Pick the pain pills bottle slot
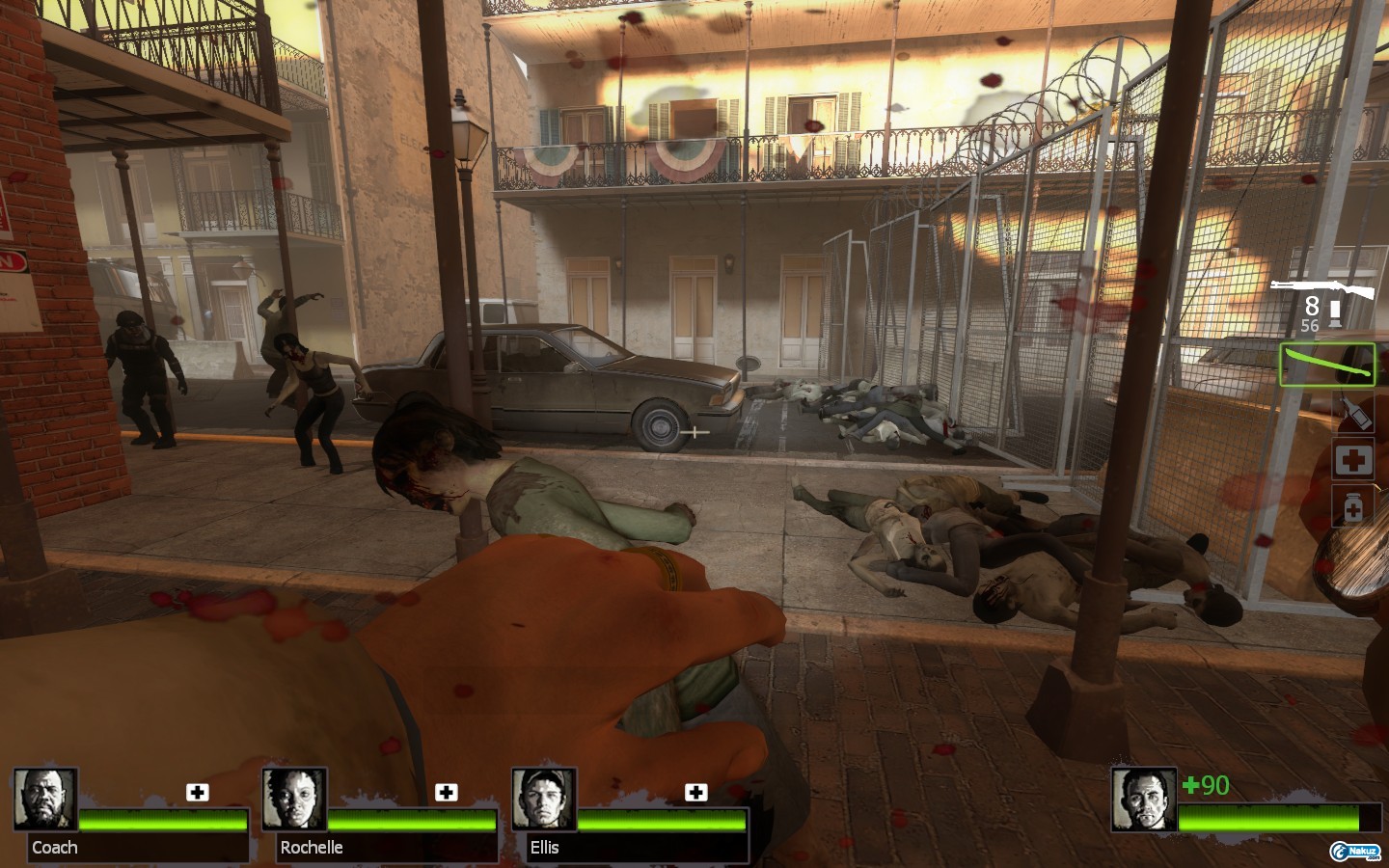This screenshot has height=868, width=1389. coord(1352,506)
